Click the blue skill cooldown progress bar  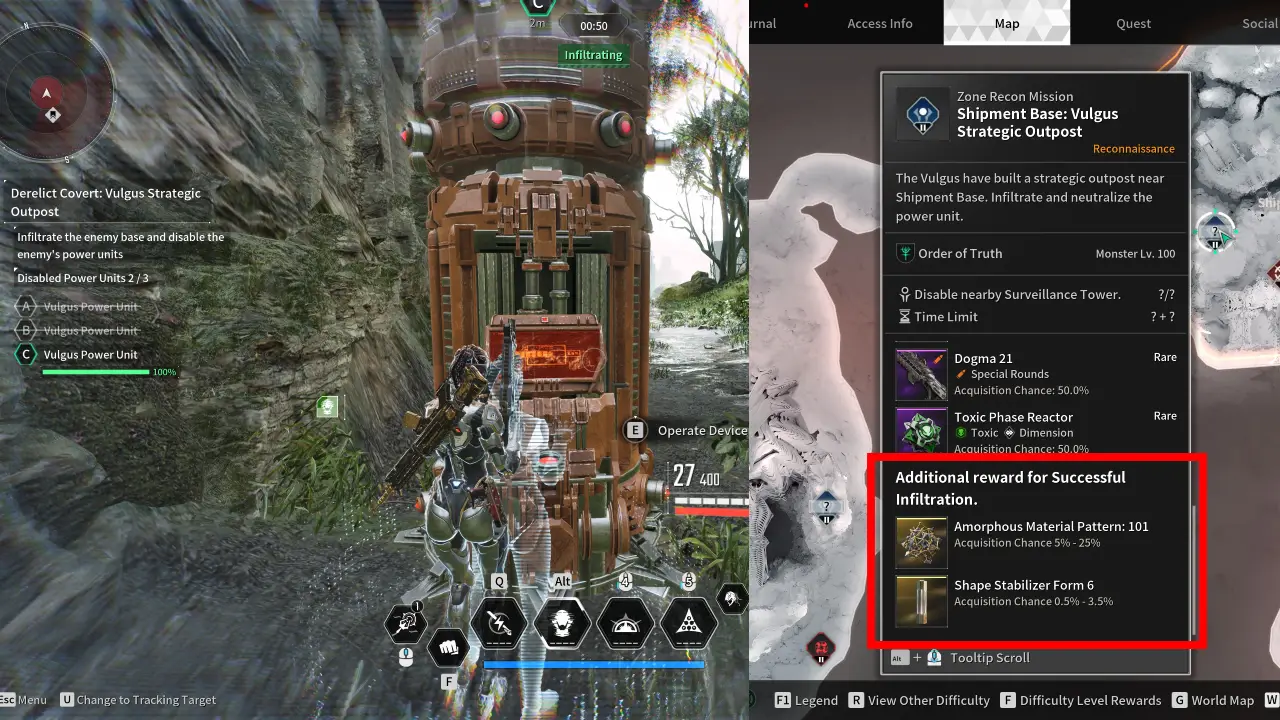click(x=594, y=663)
